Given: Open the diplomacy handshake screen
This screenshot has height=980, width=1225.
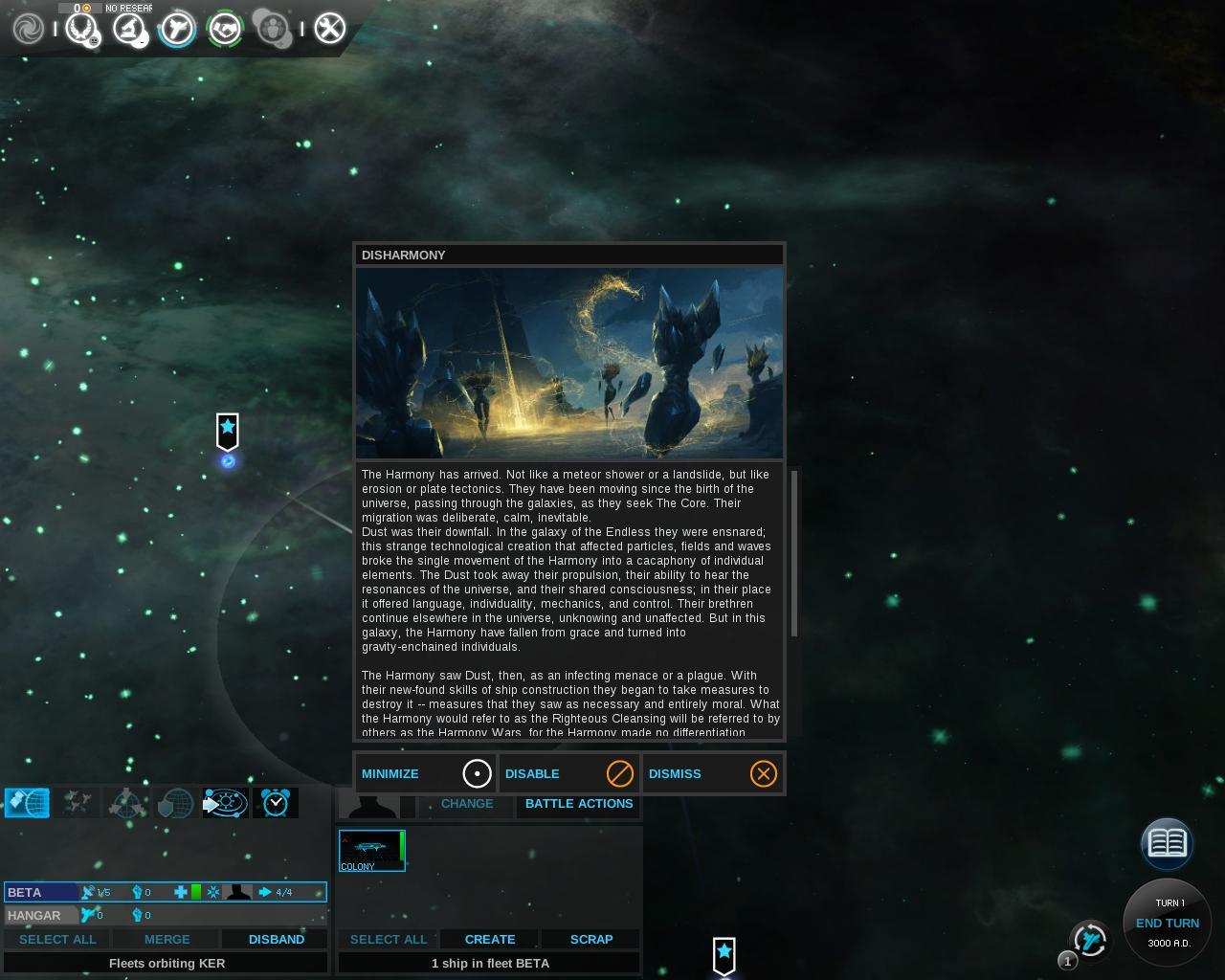Looking at the screenshot, I should 226,29.
